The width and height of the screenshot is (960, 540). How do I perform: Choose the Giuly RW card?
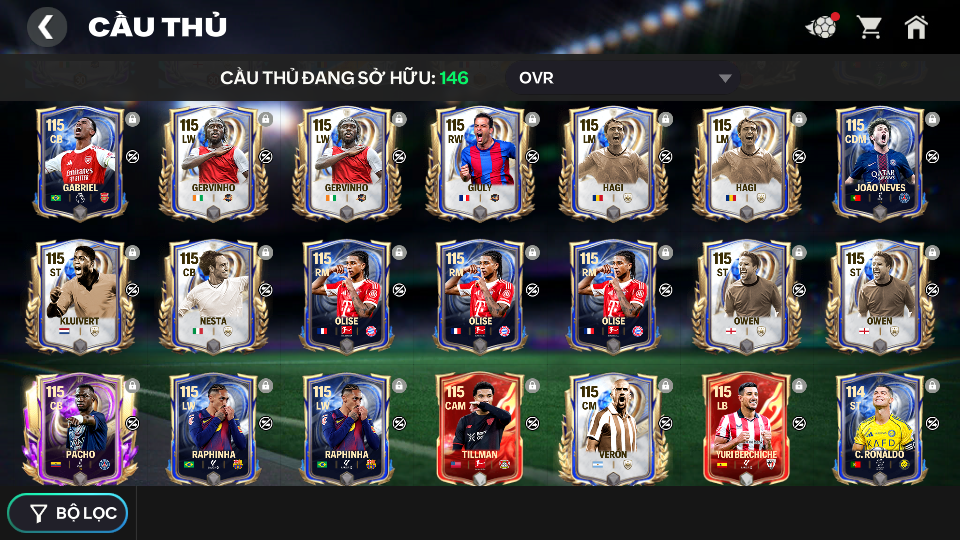pos(480,160)
